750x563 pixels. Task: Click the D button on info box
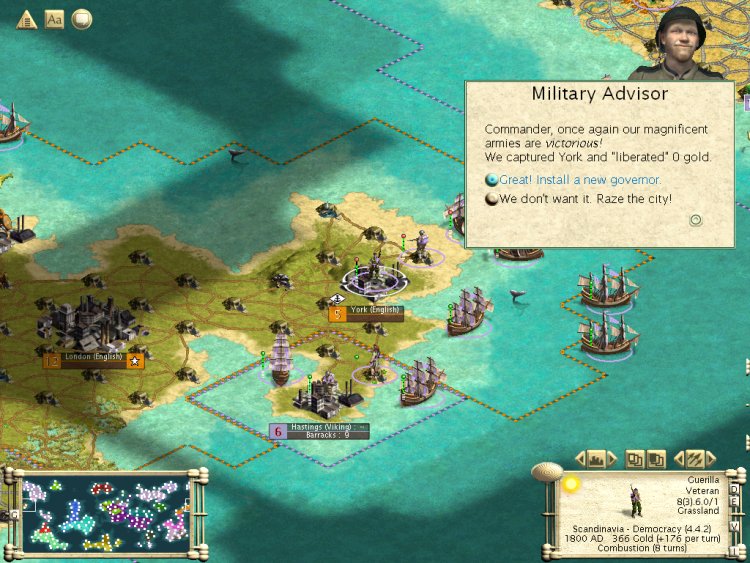pyautogui.click(x=734, y=490)
